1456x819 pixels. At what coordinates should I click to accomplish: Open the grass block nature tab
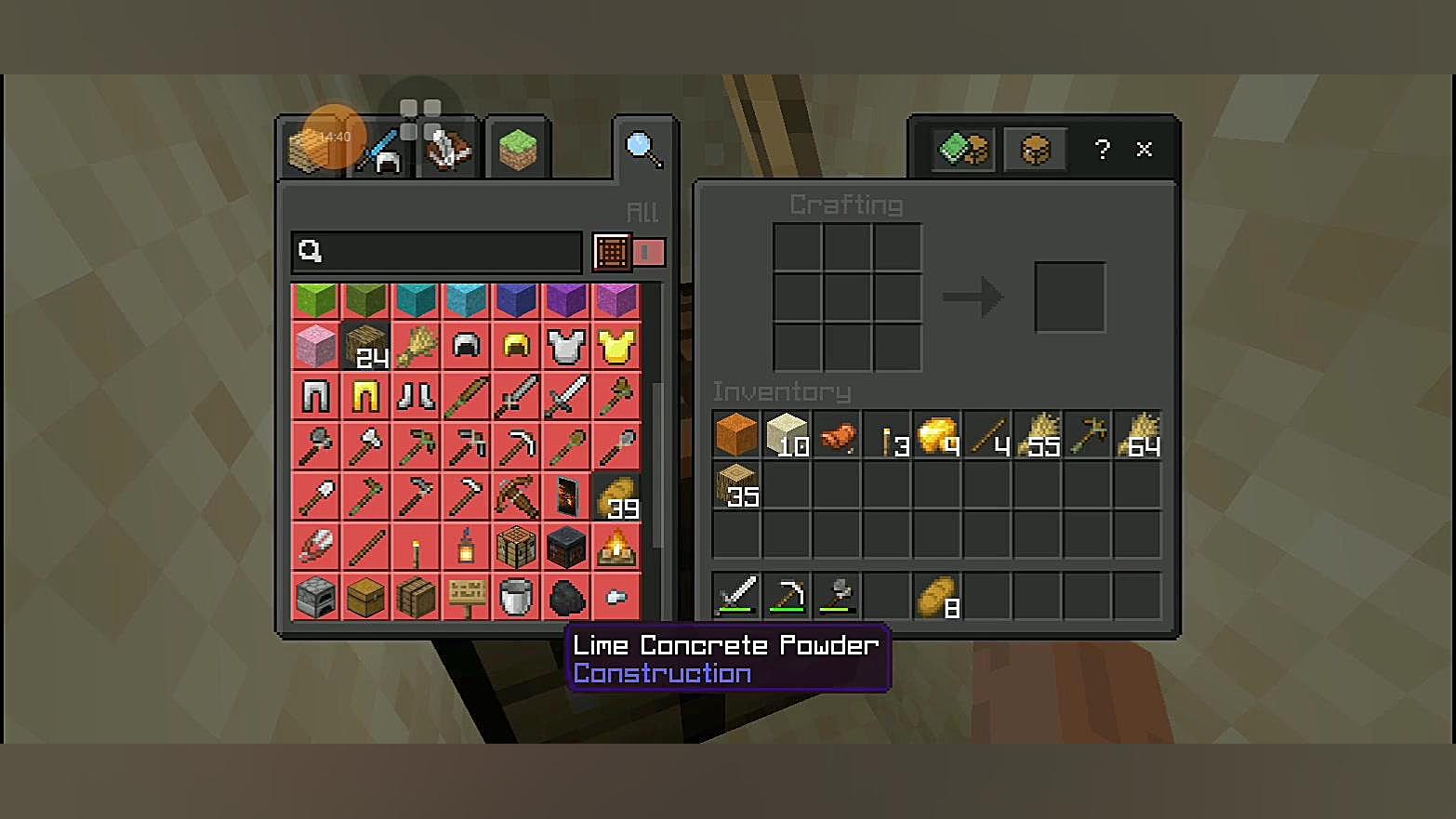pyautogui.click(x=518, y=149)
